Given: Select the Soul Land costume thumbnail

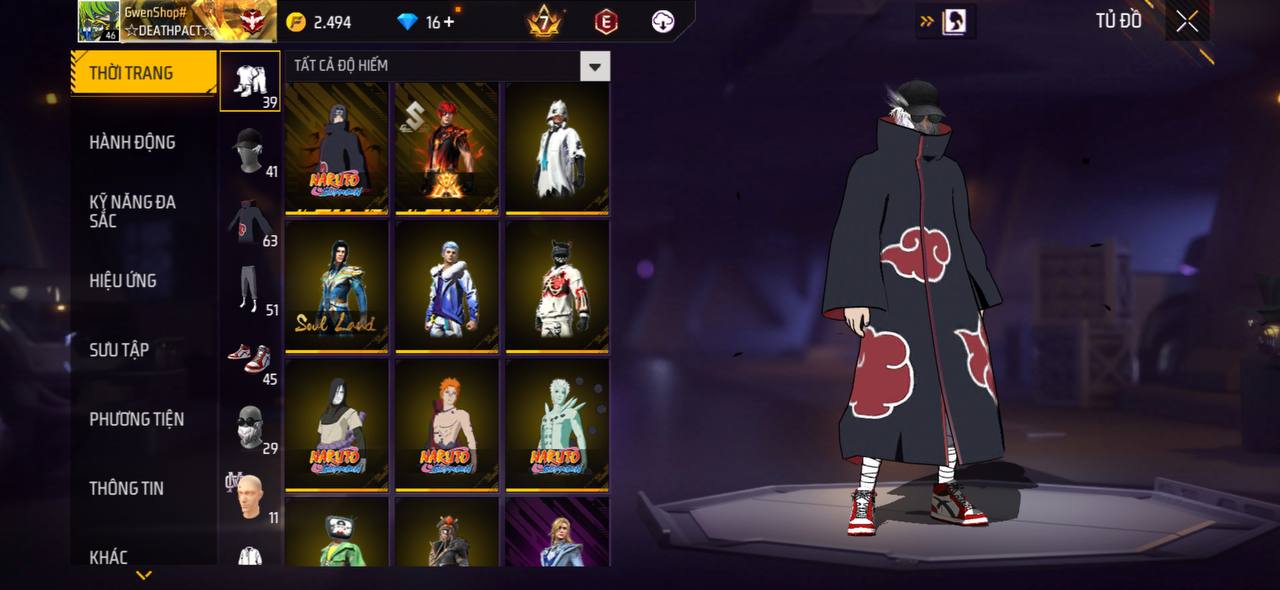Looking at the screenshot, I should pos(336,286).
